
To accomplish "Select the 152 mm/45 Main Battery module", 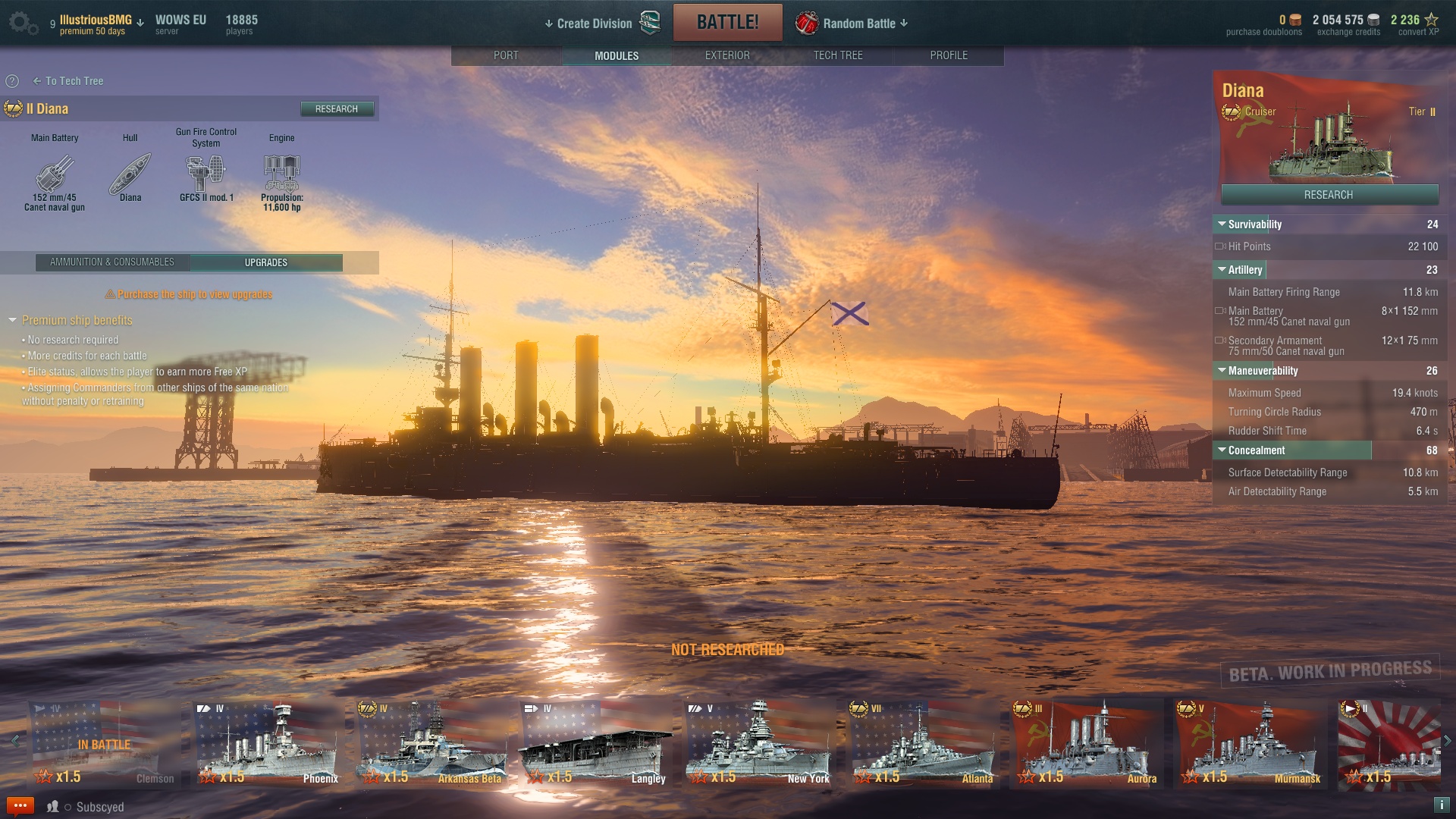I will 55,174.
